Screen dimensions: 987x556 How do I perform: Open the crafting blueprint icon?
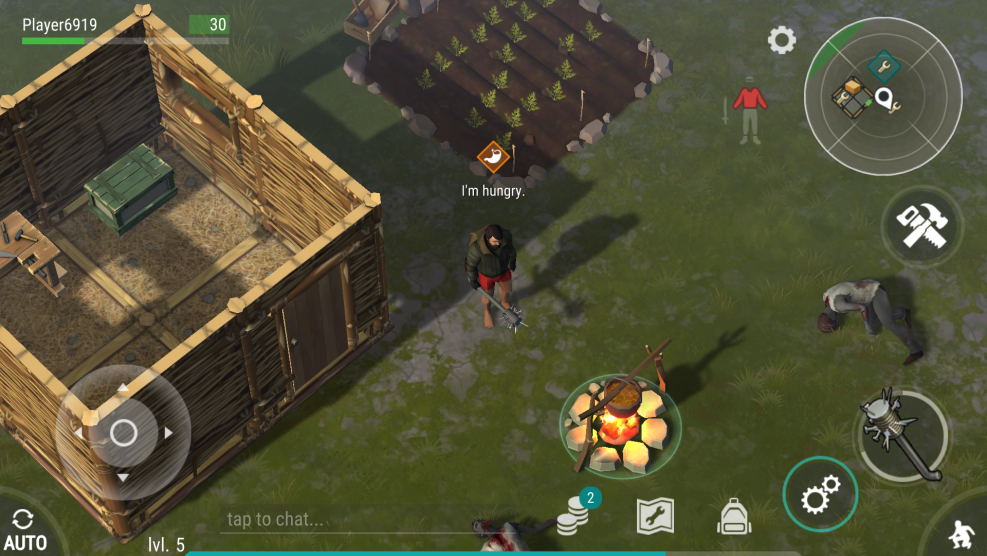(x=655, y=516)
